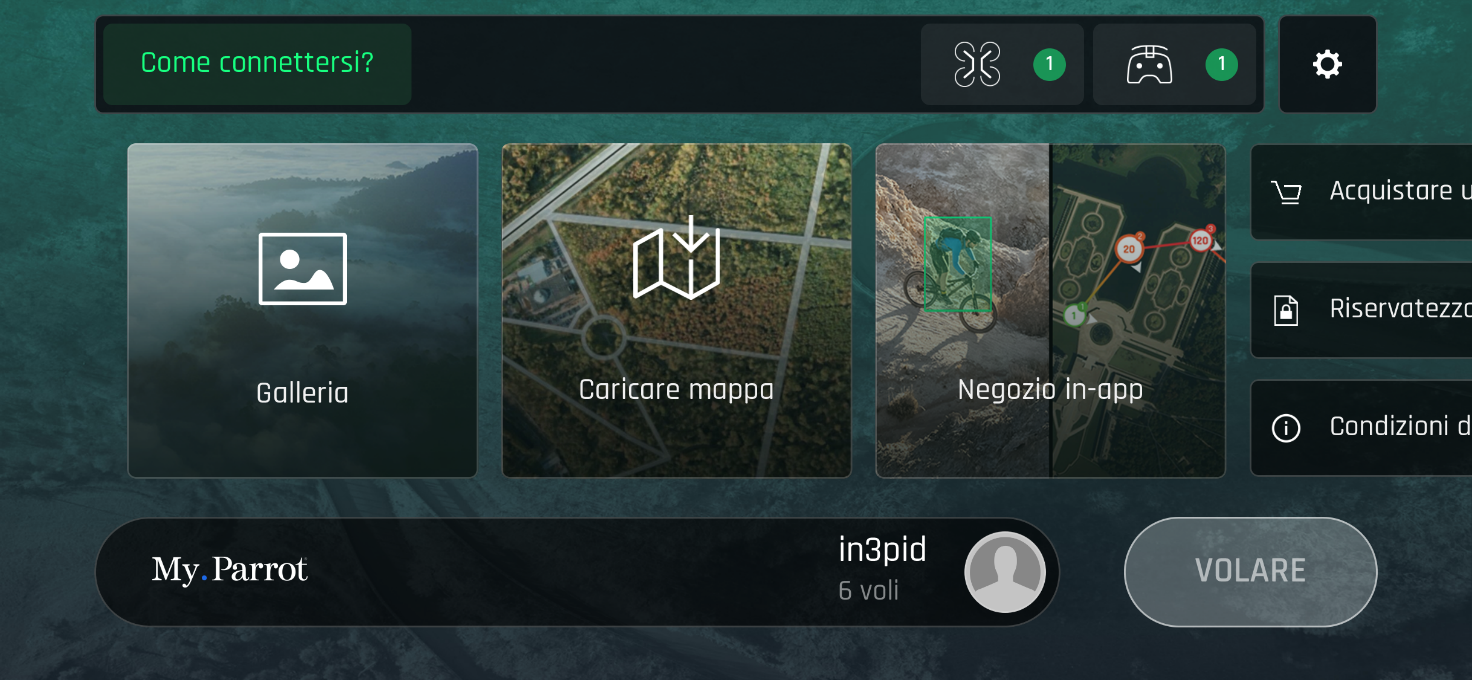Open the Negozio in-app tile
The image size is (1472, 680).
click(1050, 310)
